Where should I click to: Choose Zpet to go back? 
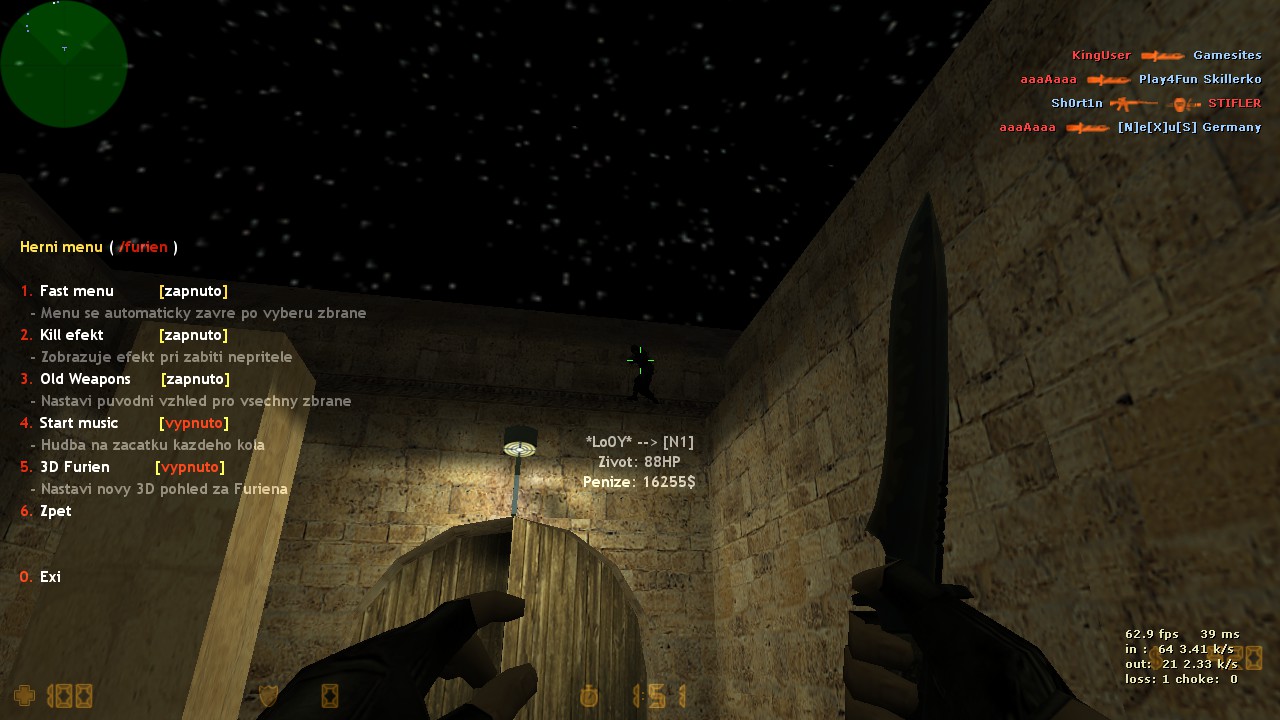click(55, 511)
